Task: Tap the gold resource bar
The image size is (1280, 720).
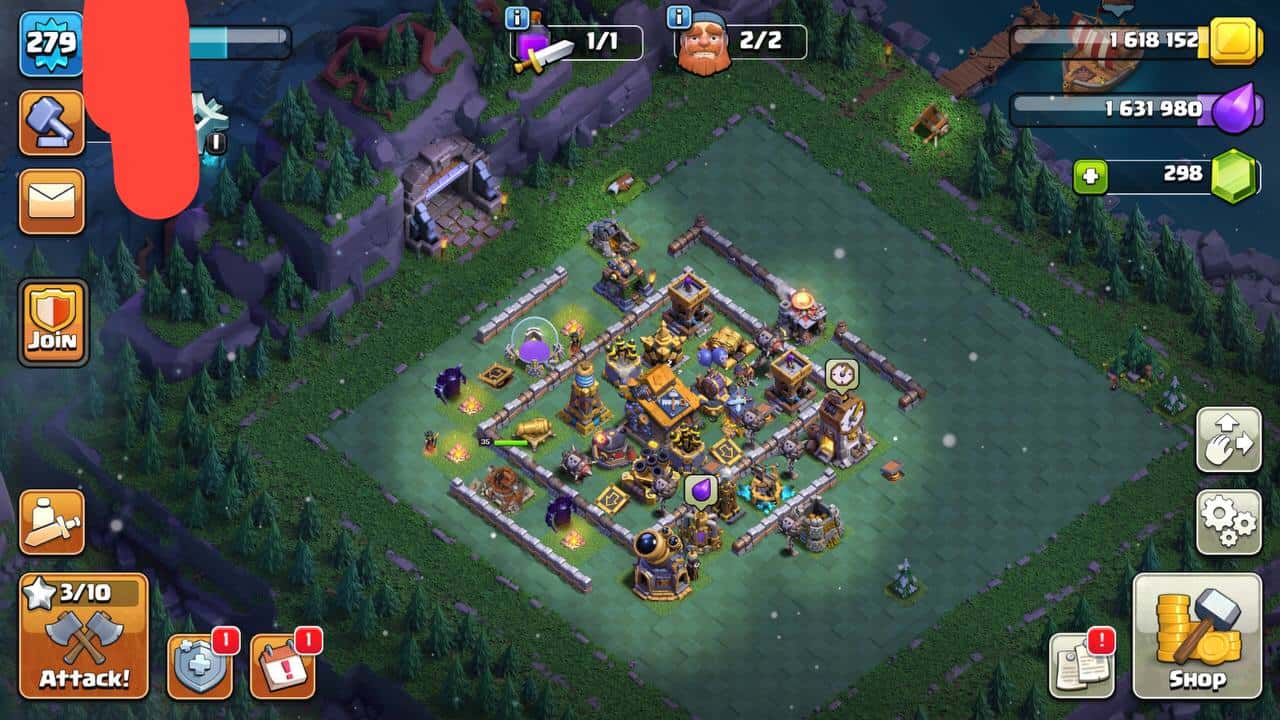Action: tap(1120, 41)
